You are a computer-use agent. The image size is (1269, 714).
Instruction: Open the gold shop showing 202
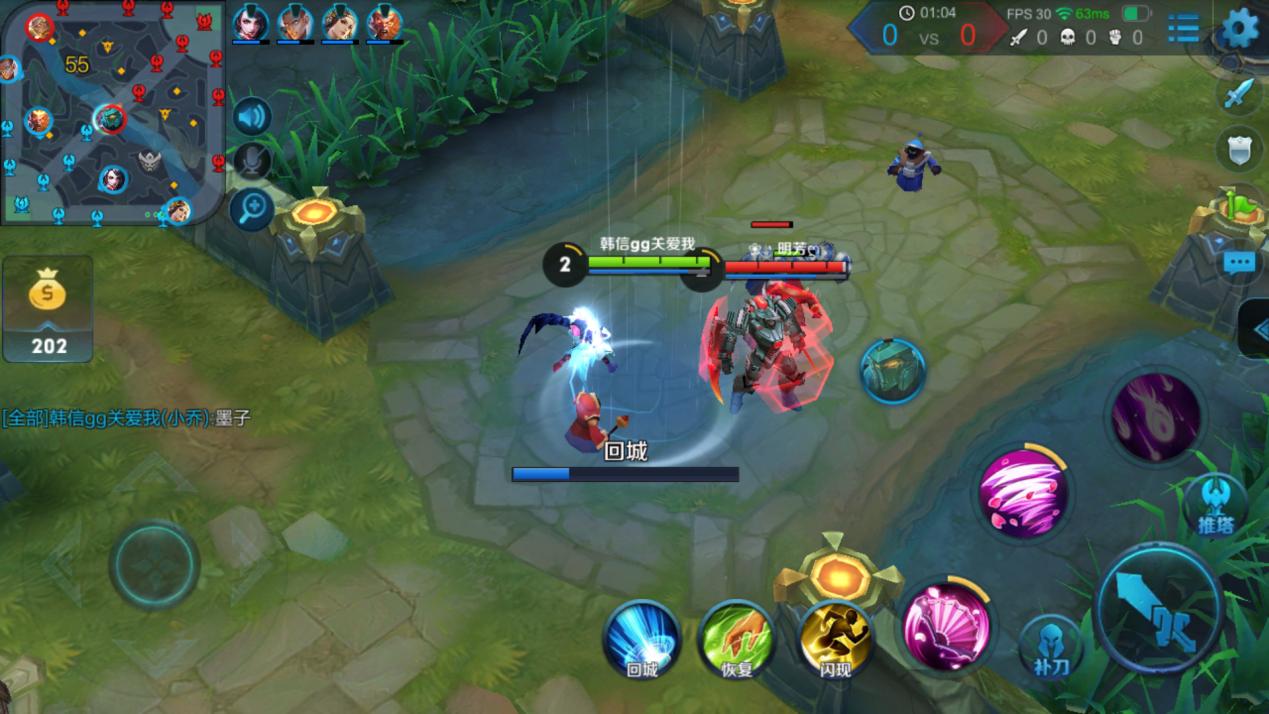[x=48, y=308]
